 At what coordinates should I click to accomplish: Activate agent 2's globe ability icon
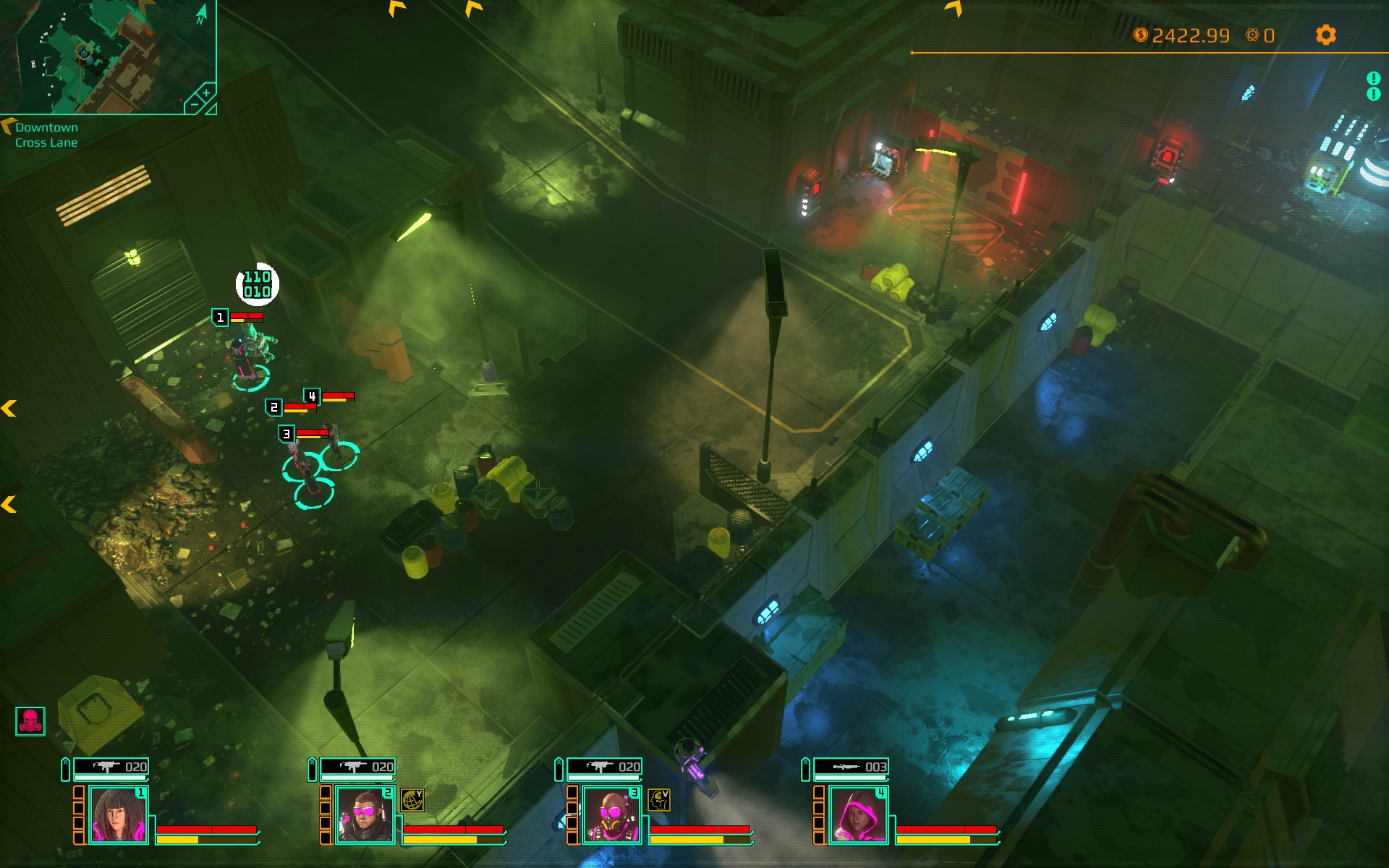[x=412, y=799]
